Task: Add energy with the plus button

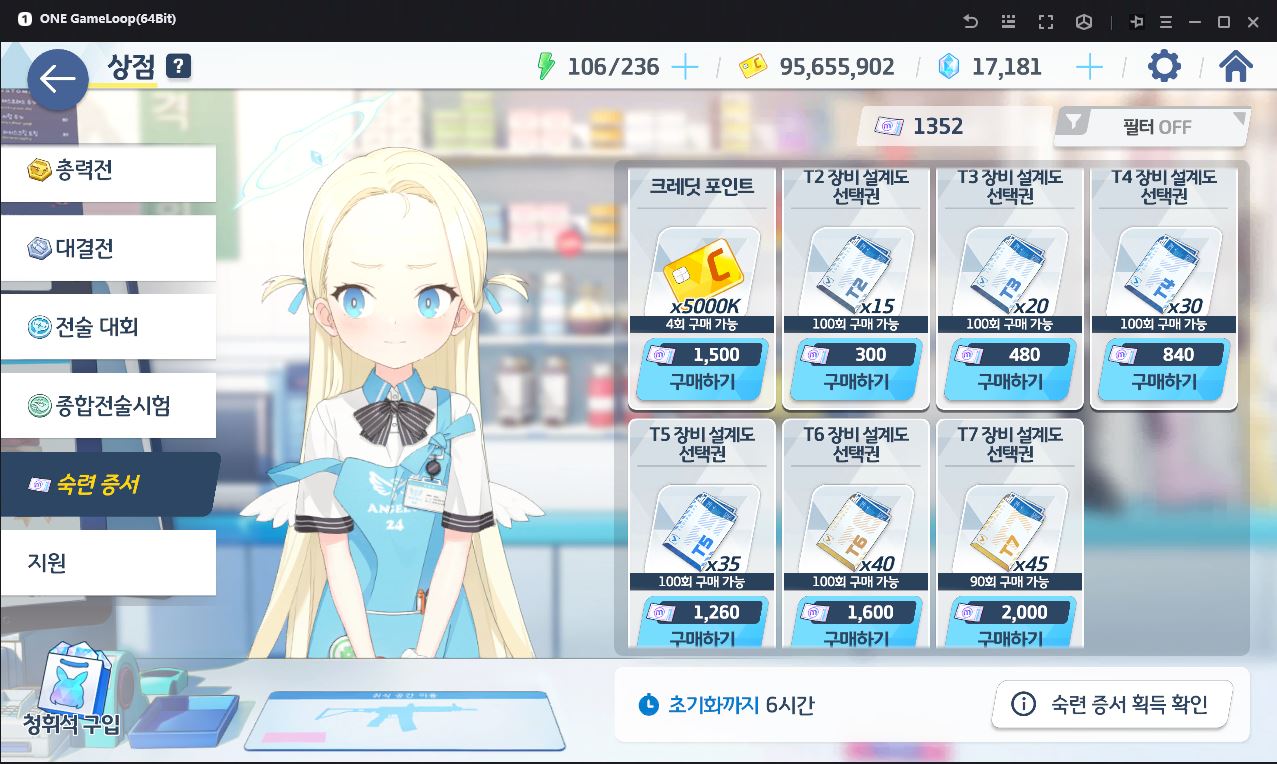Action: 685,67
